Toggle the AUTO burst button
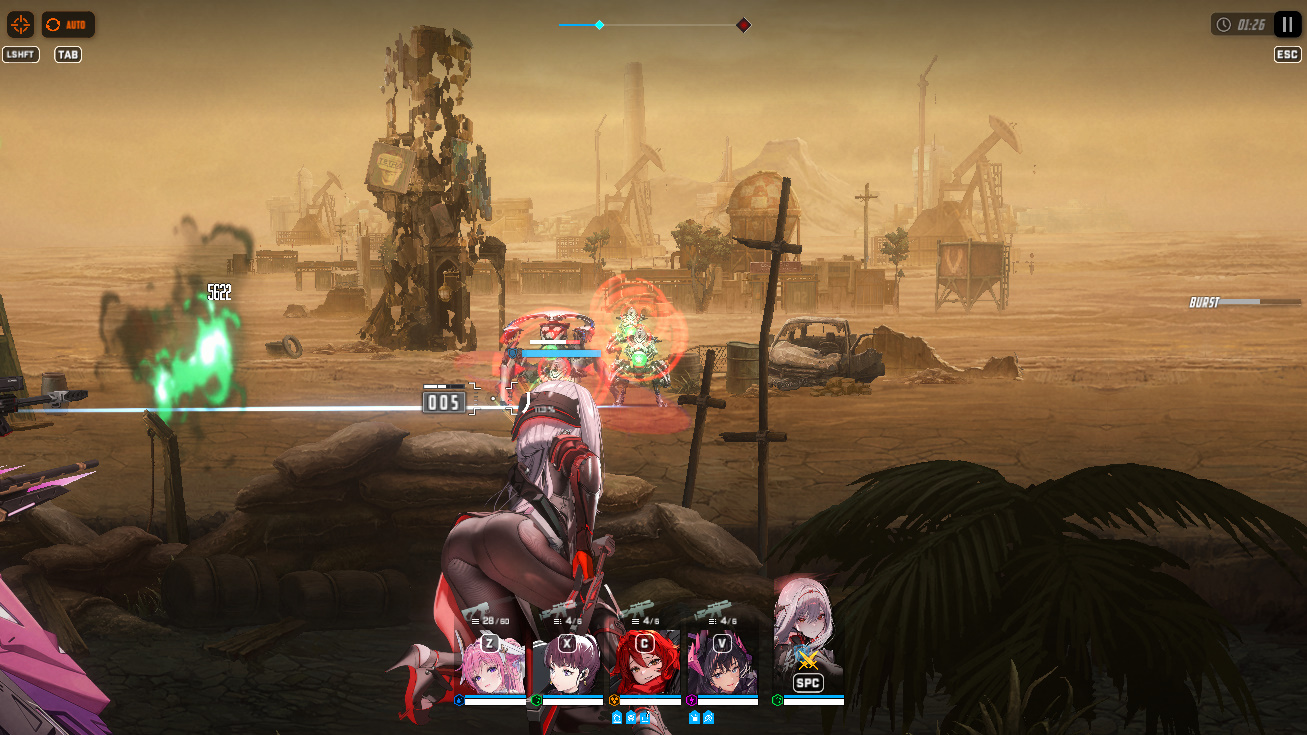The image size is (1307, 735). click(68, 24)
